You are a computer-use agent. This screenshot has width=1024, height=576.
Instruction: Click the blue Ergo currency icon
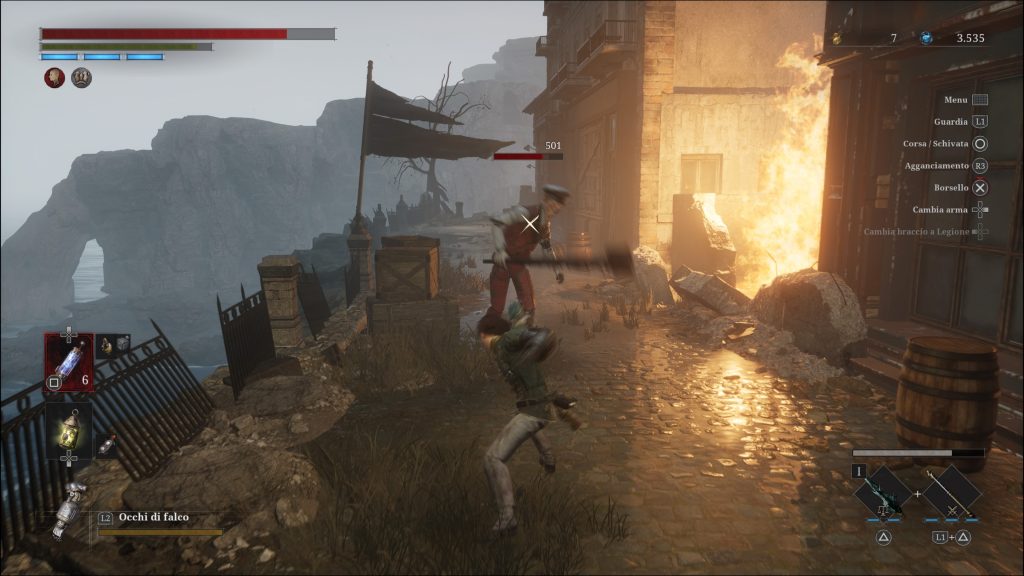927,38
